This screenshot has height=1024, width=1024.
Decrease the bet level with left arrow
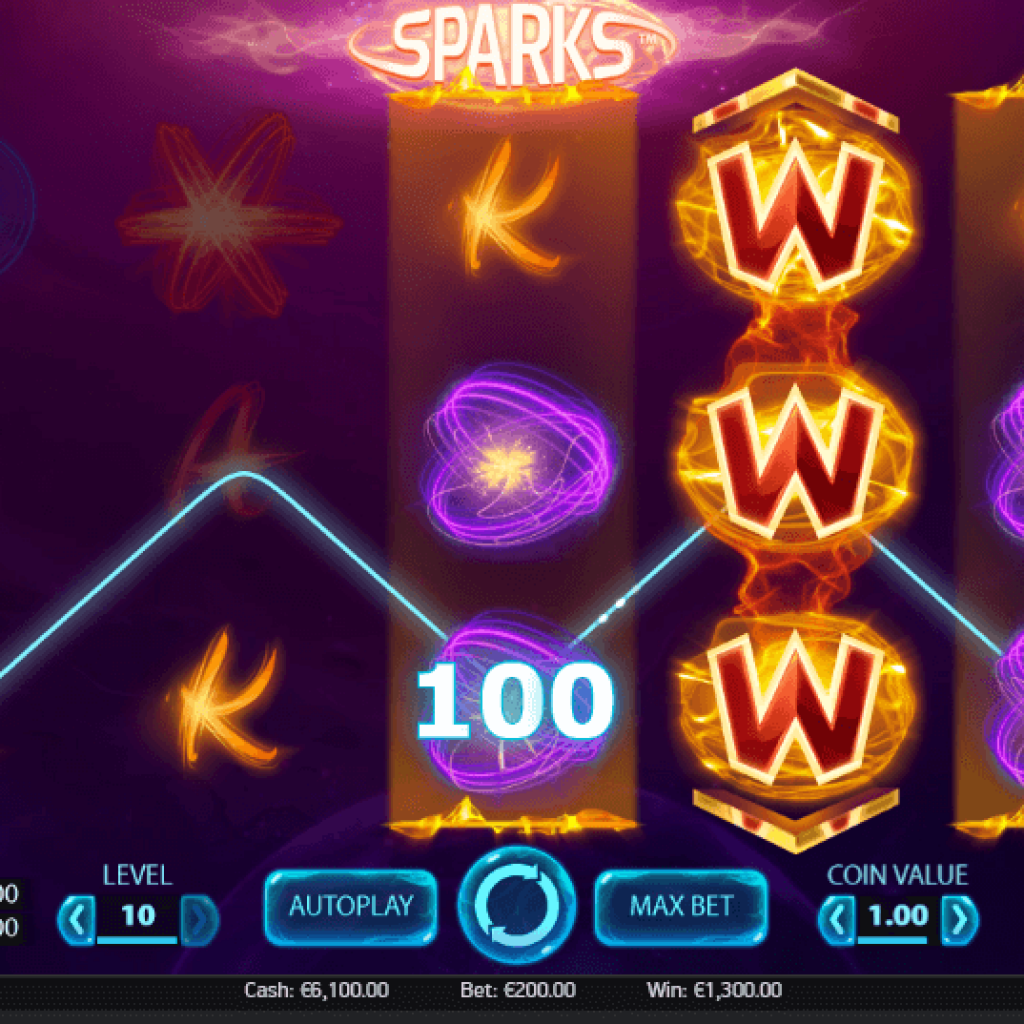pyautogui.click(x=77, y=917)
